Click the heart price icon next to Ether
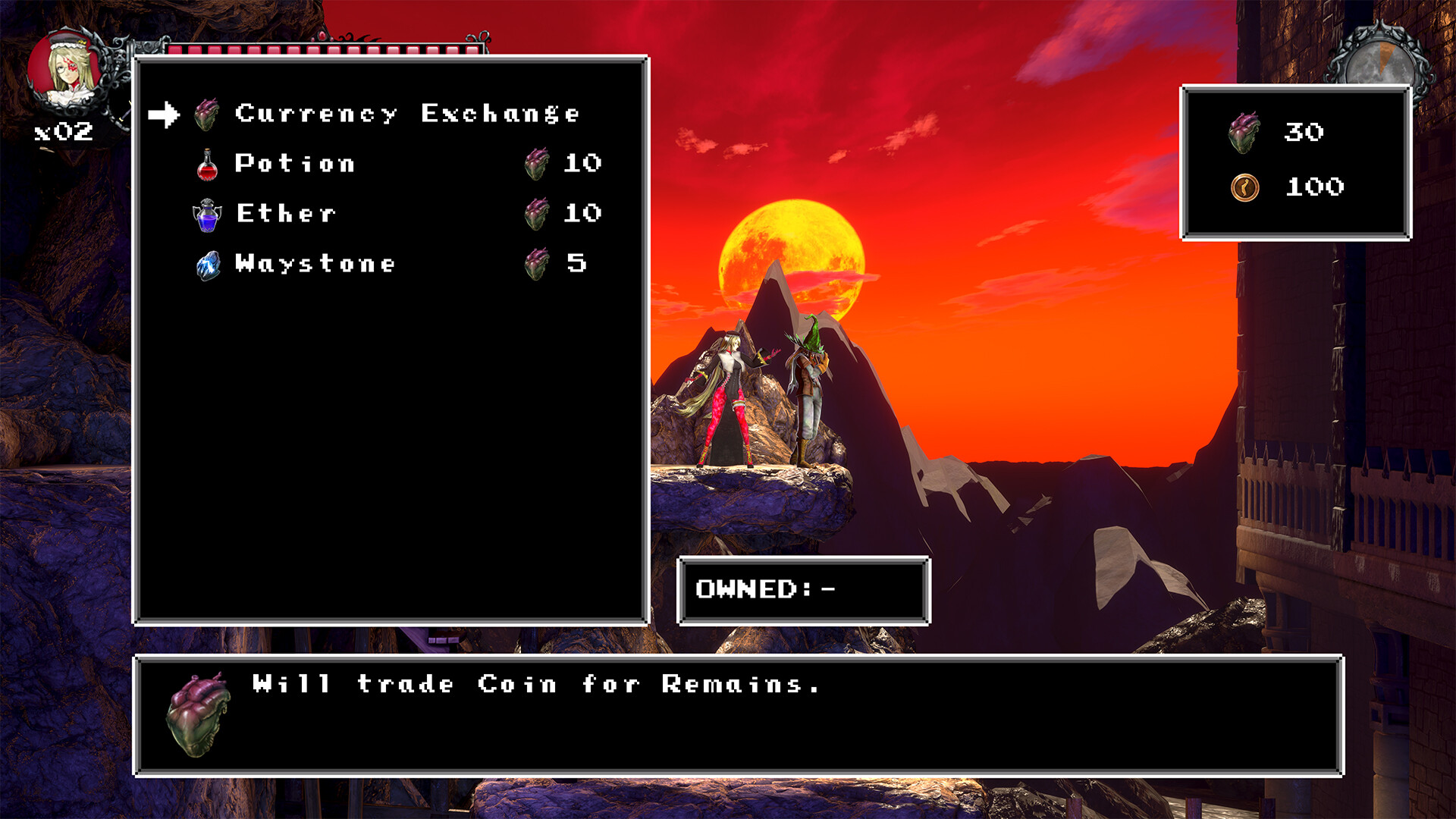 [x=537, y=213]
